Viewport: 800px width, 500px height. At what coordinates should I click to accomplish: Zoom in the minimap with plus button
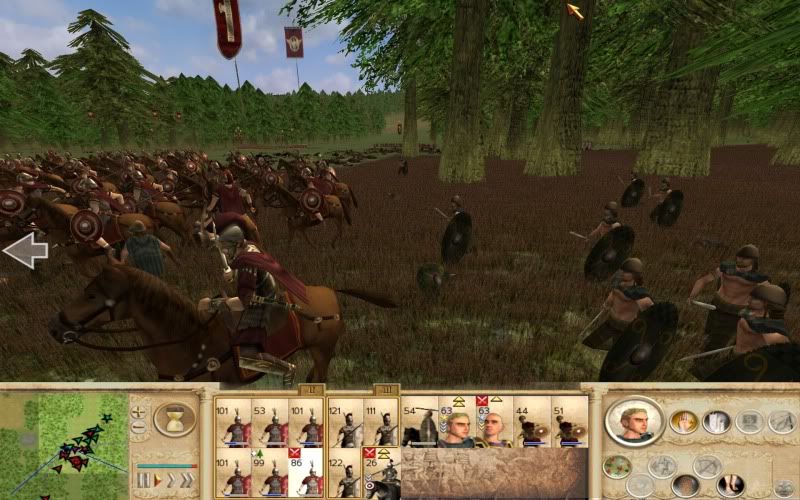pyautogui.click(x=139, y=411)
